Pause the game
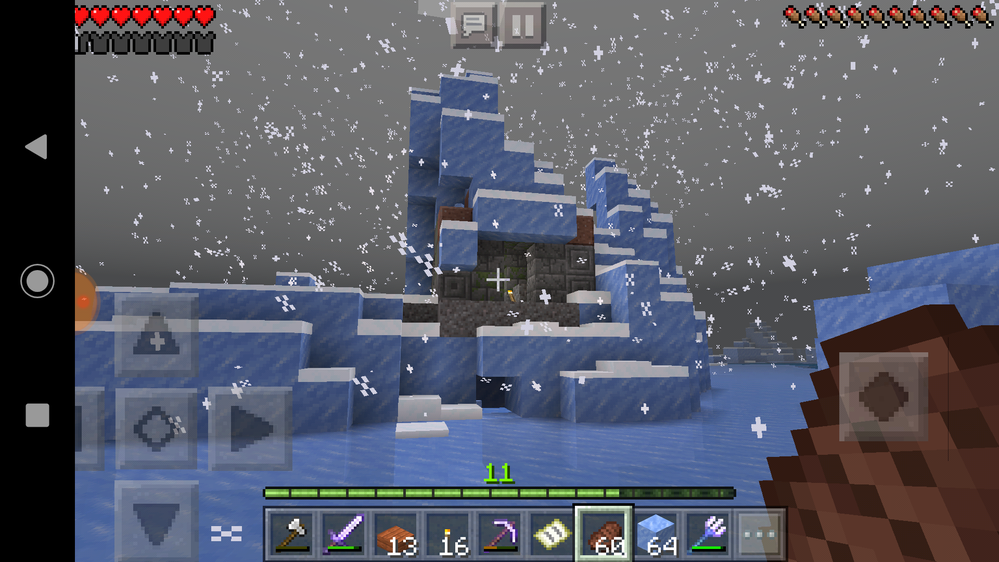The width and height of the screenshot is (999, 562). tap(522, 23)
